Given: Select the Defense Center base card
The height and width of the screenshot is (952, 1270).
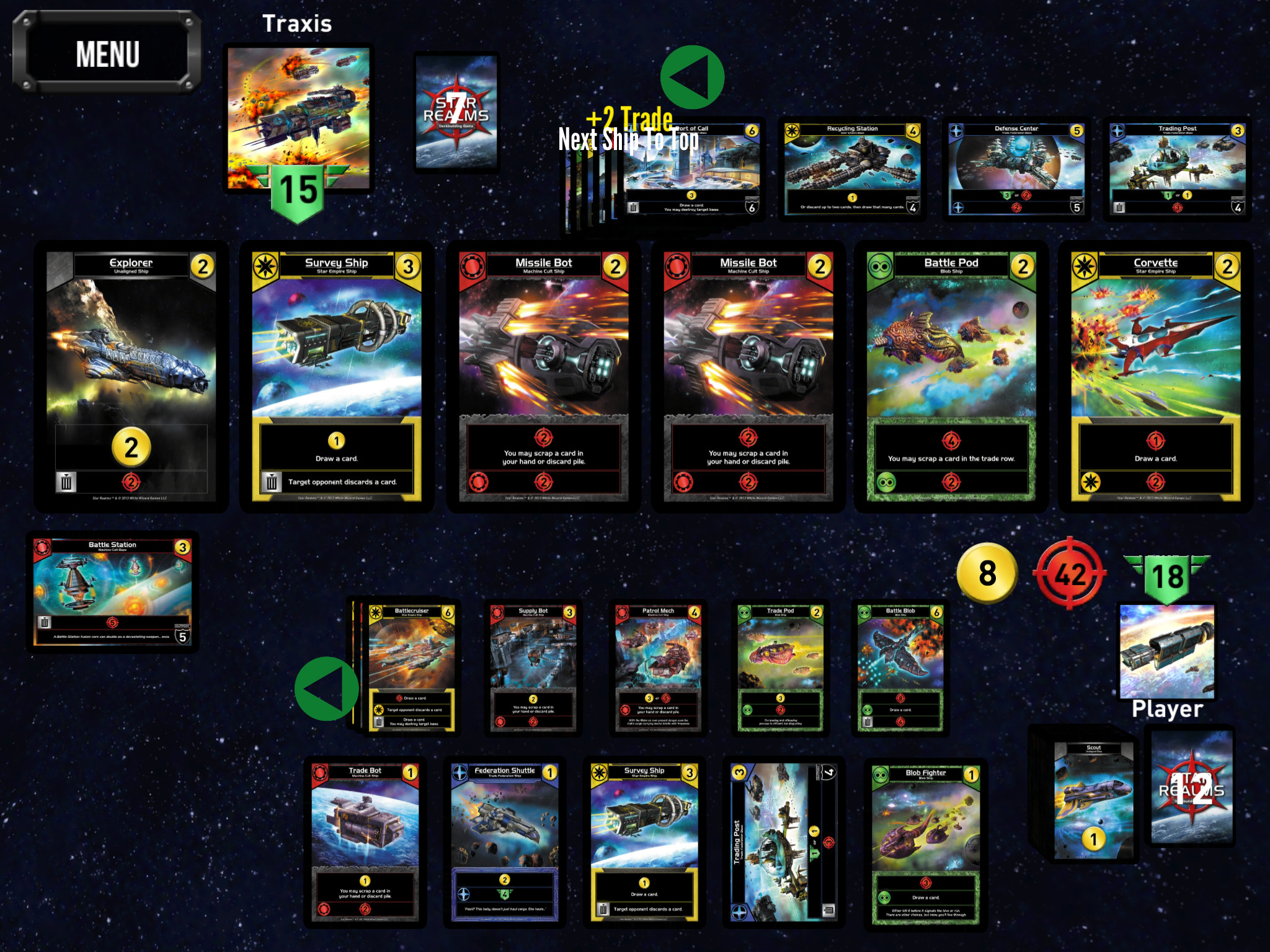Looking at the screenshot, I should 1016,169.
